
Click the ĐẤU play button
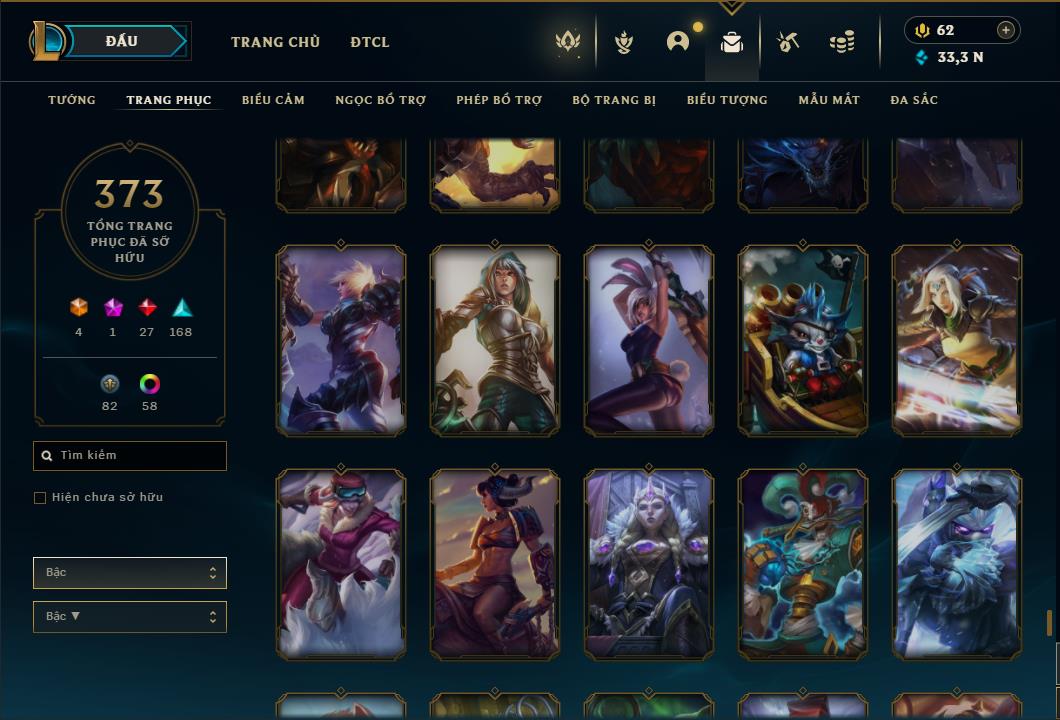point(122,41)
